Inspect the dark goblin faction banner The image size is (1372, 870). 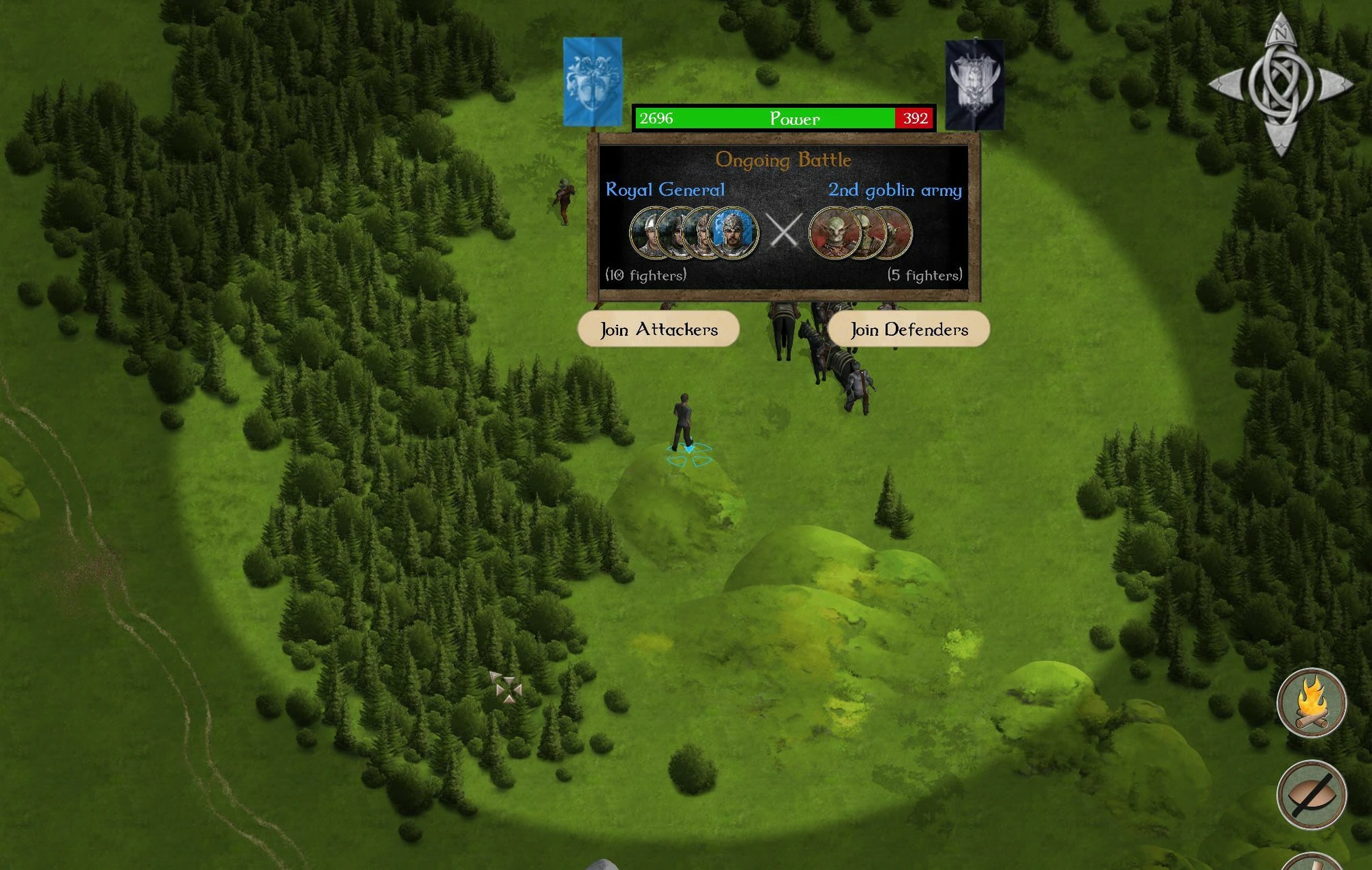(x=973, y=84)
